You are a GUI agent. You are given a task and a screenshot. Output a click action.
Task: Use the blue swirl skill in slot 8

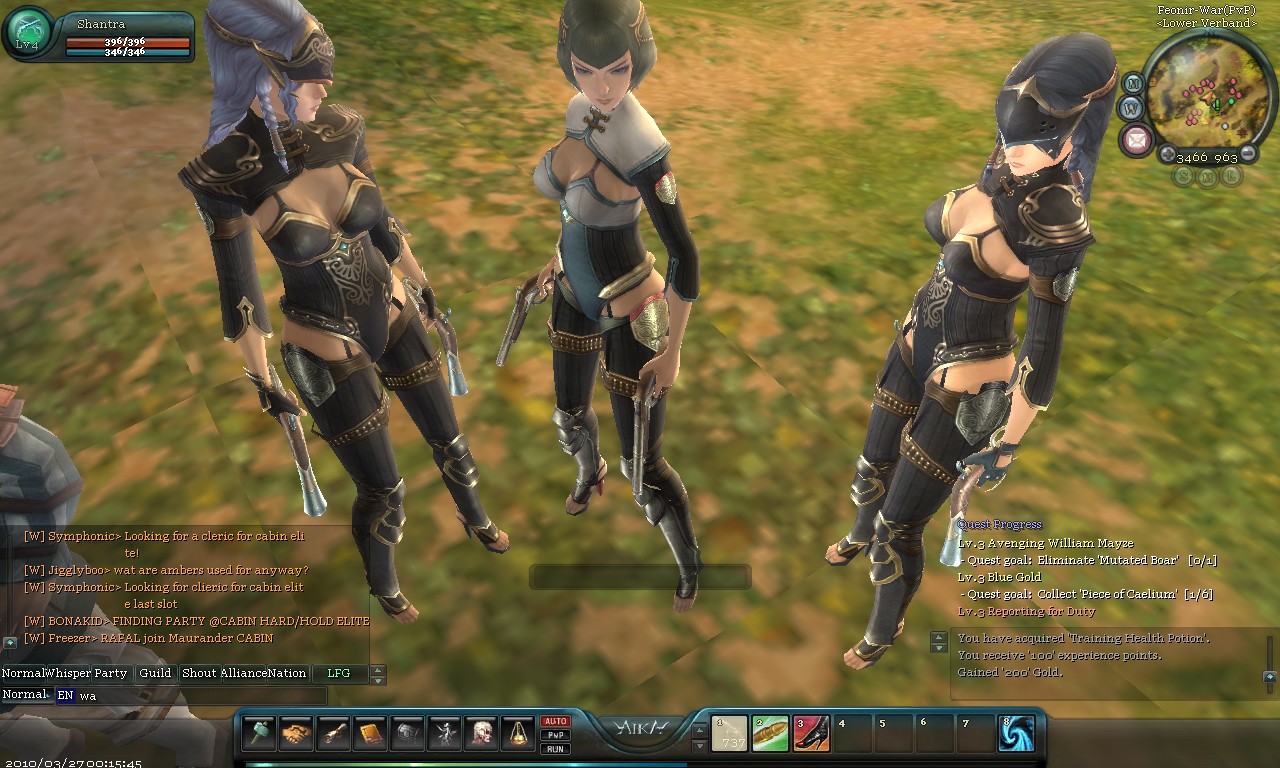(x=1016, y=734)
